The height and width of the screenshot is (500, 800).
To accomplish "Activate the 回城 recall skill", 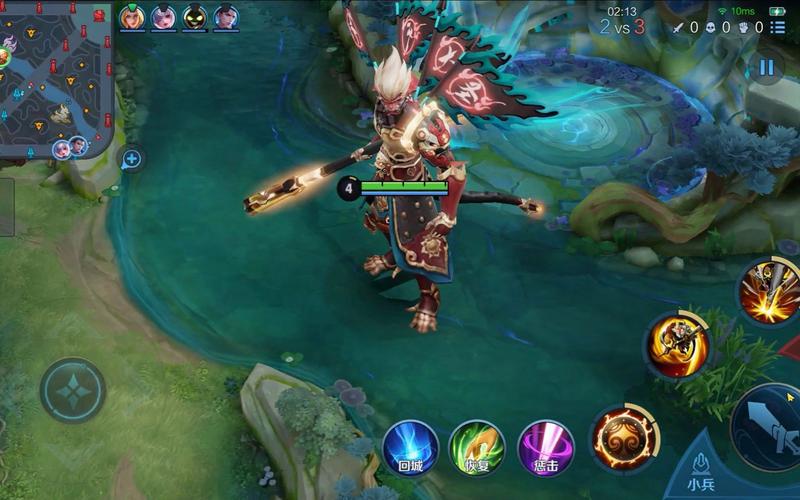I will pos(411,447).
